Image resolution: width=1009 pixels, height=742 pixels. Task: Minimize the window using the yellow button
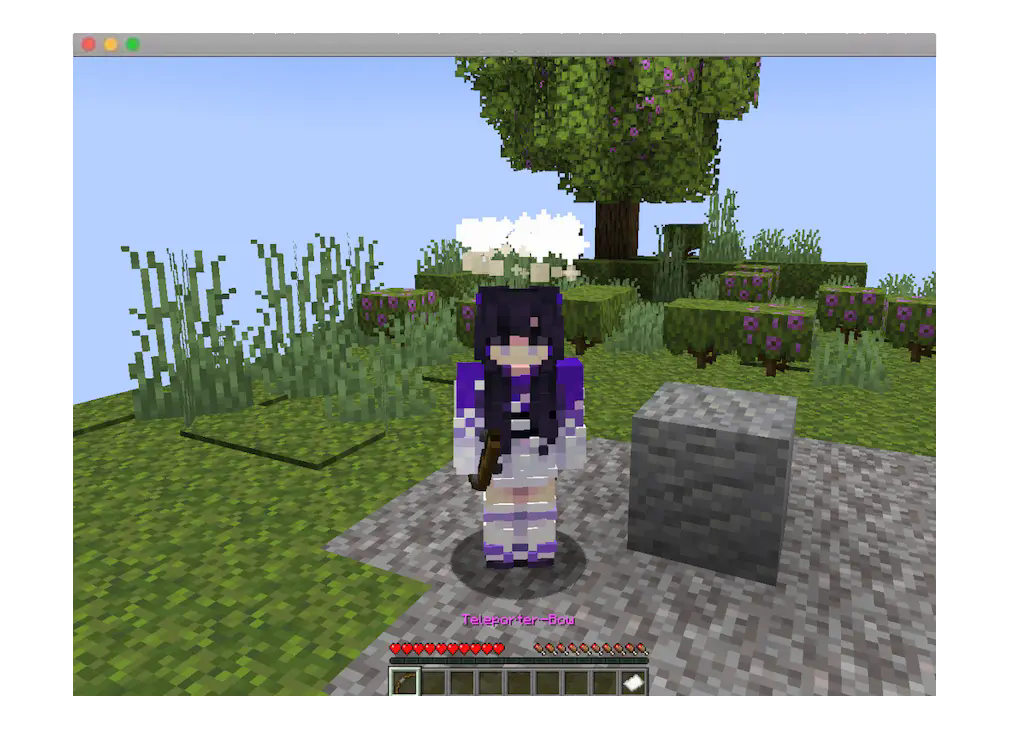point(110,44)
